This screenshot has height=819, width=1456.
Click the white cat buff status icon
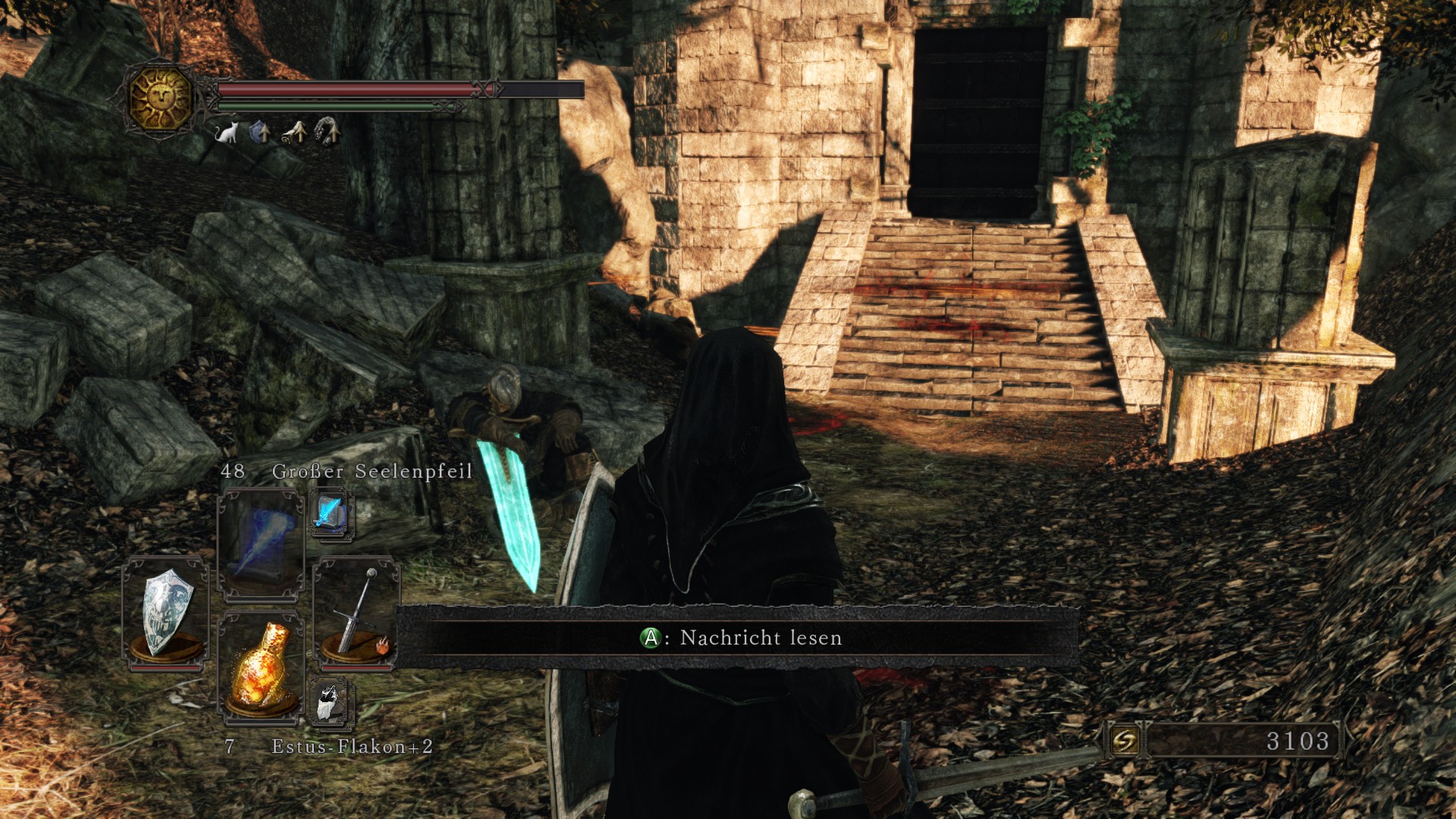pyautogui.click(x=227, y=133)
